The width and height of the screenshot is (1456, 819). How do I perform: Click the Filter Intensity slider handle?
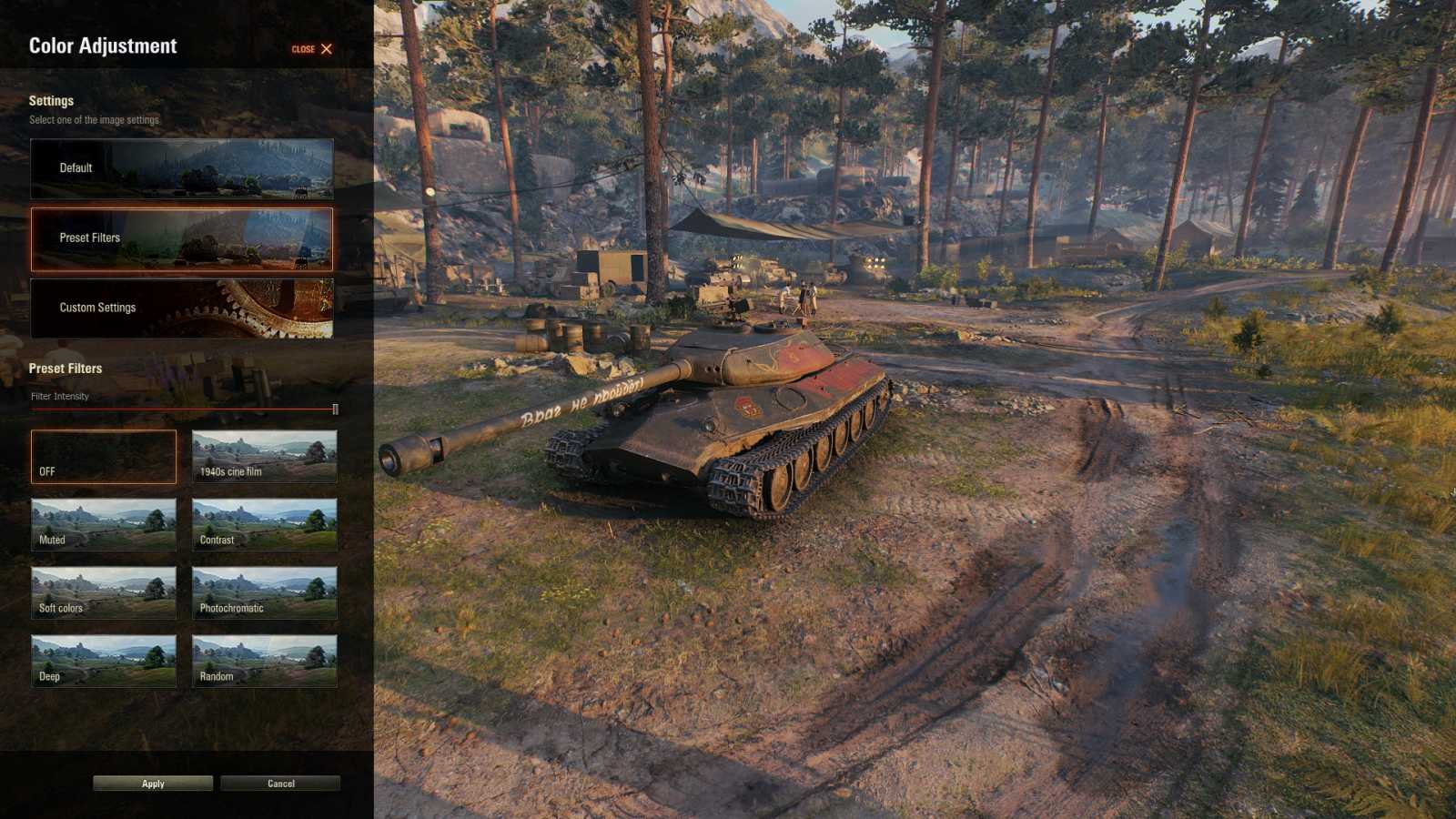pyautogui.click(x=335, y=409)
